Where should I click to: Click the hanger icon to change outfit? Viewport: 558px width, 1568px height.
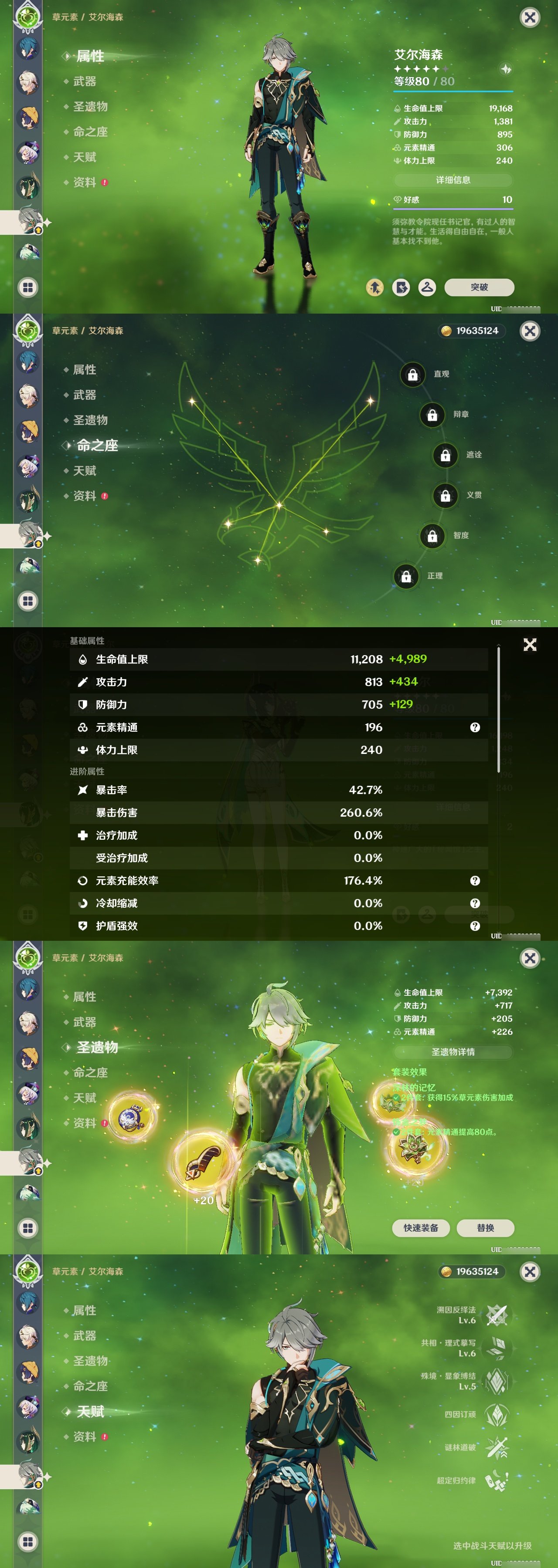coord(427,287)
